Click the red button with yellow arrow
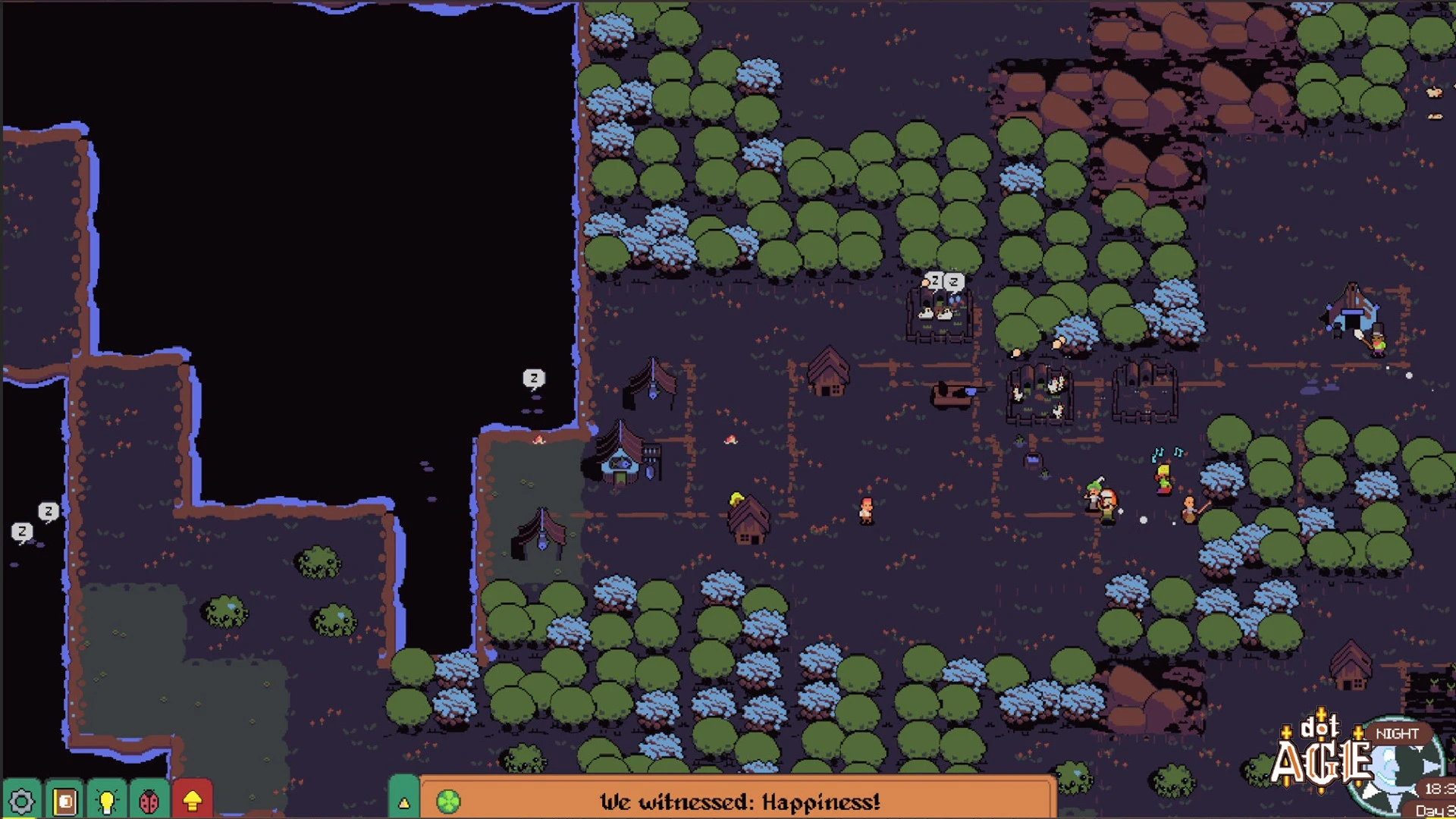The height and width of the screenshot is (819, 1456). (193, 801)
